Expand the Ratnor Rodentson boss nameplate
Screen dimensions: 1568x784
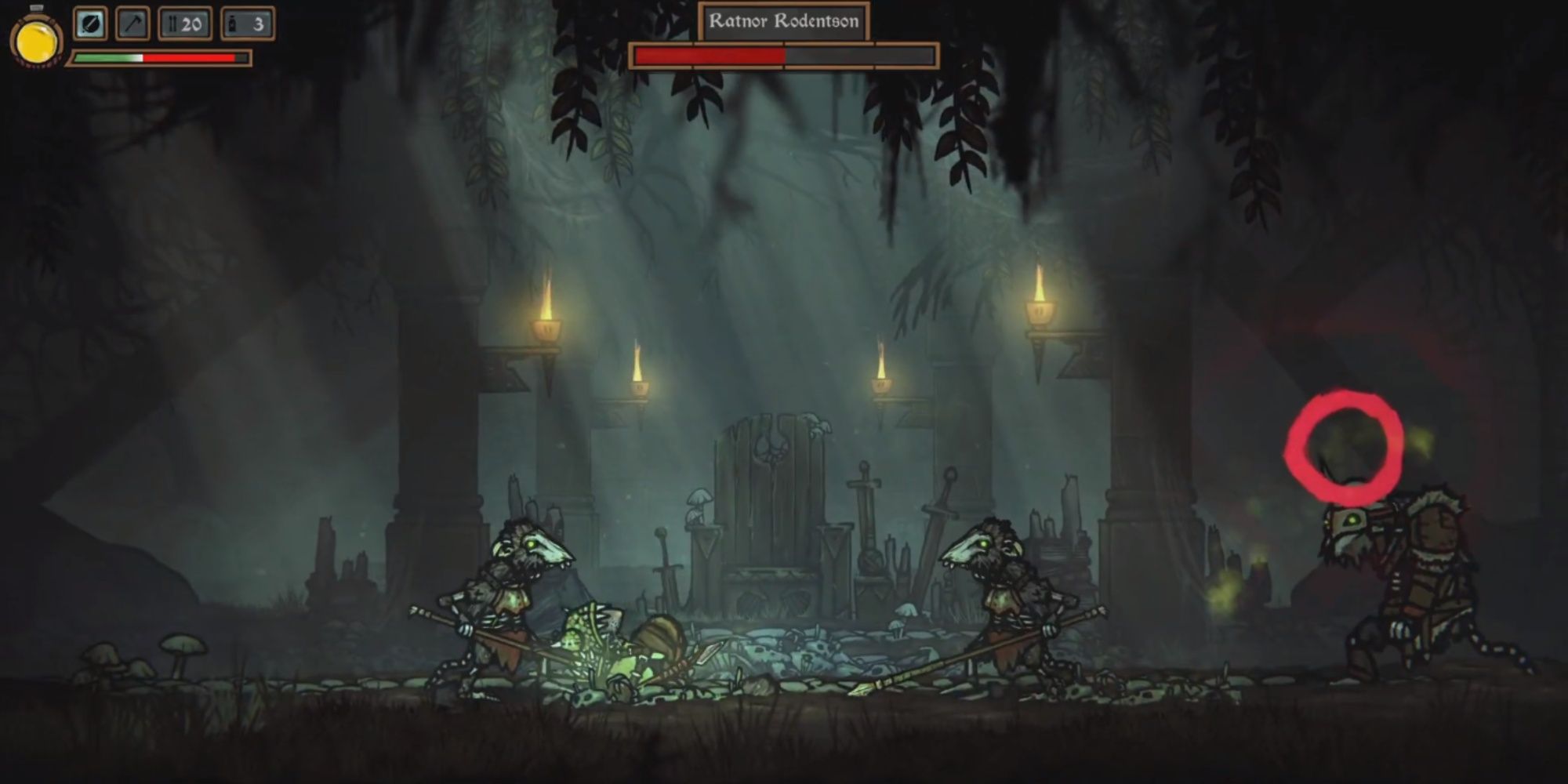[784, 22]
